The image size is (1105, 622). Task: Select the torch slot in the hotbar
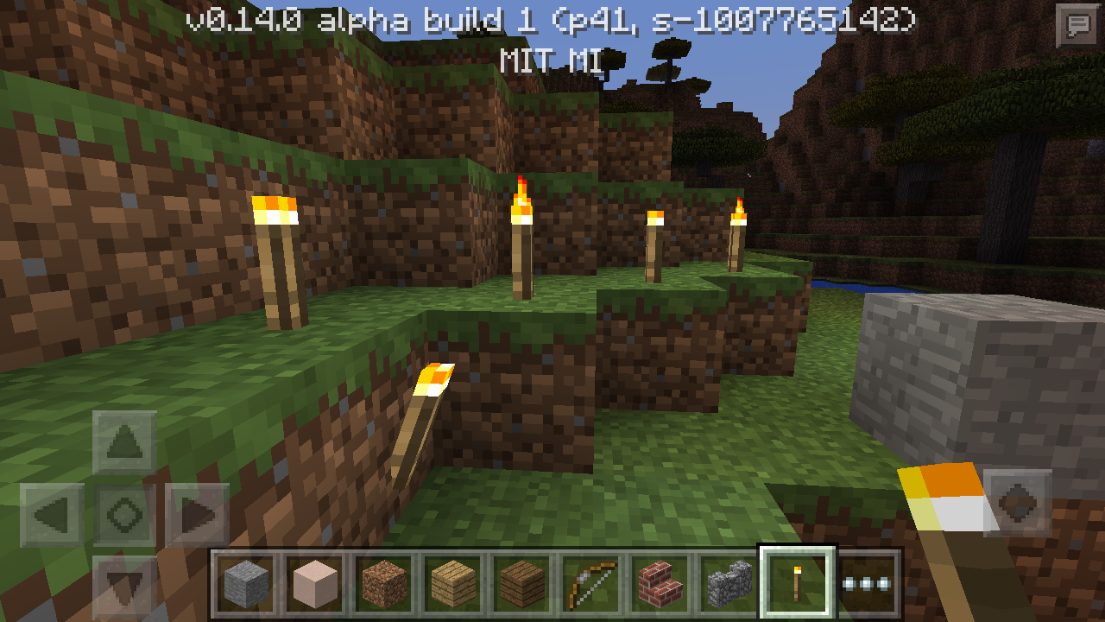(796, 583)
